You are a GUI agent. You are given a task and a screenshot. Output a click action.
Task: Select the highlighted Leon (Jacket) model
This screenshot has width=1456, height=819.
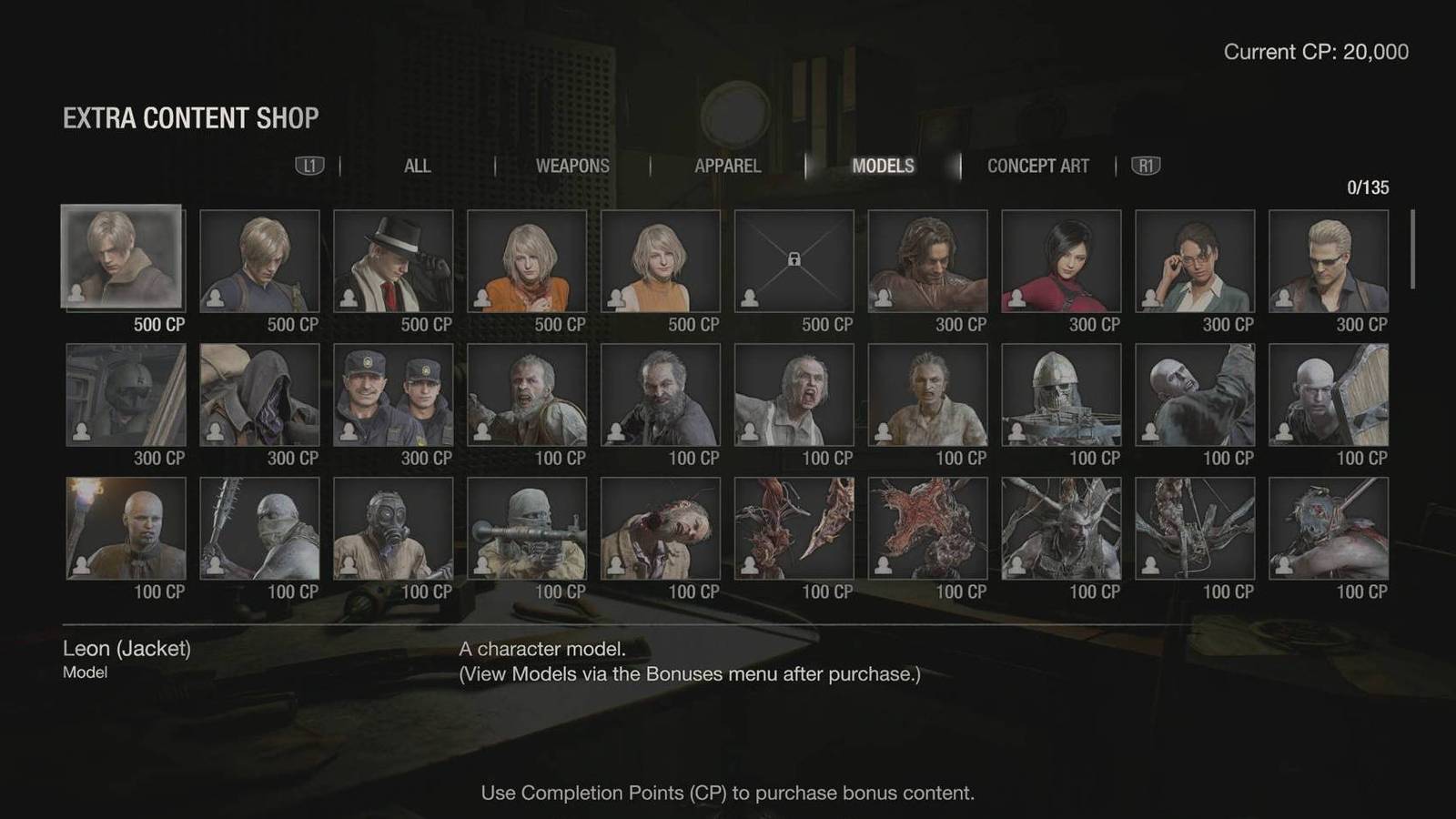tap(122, 258)
